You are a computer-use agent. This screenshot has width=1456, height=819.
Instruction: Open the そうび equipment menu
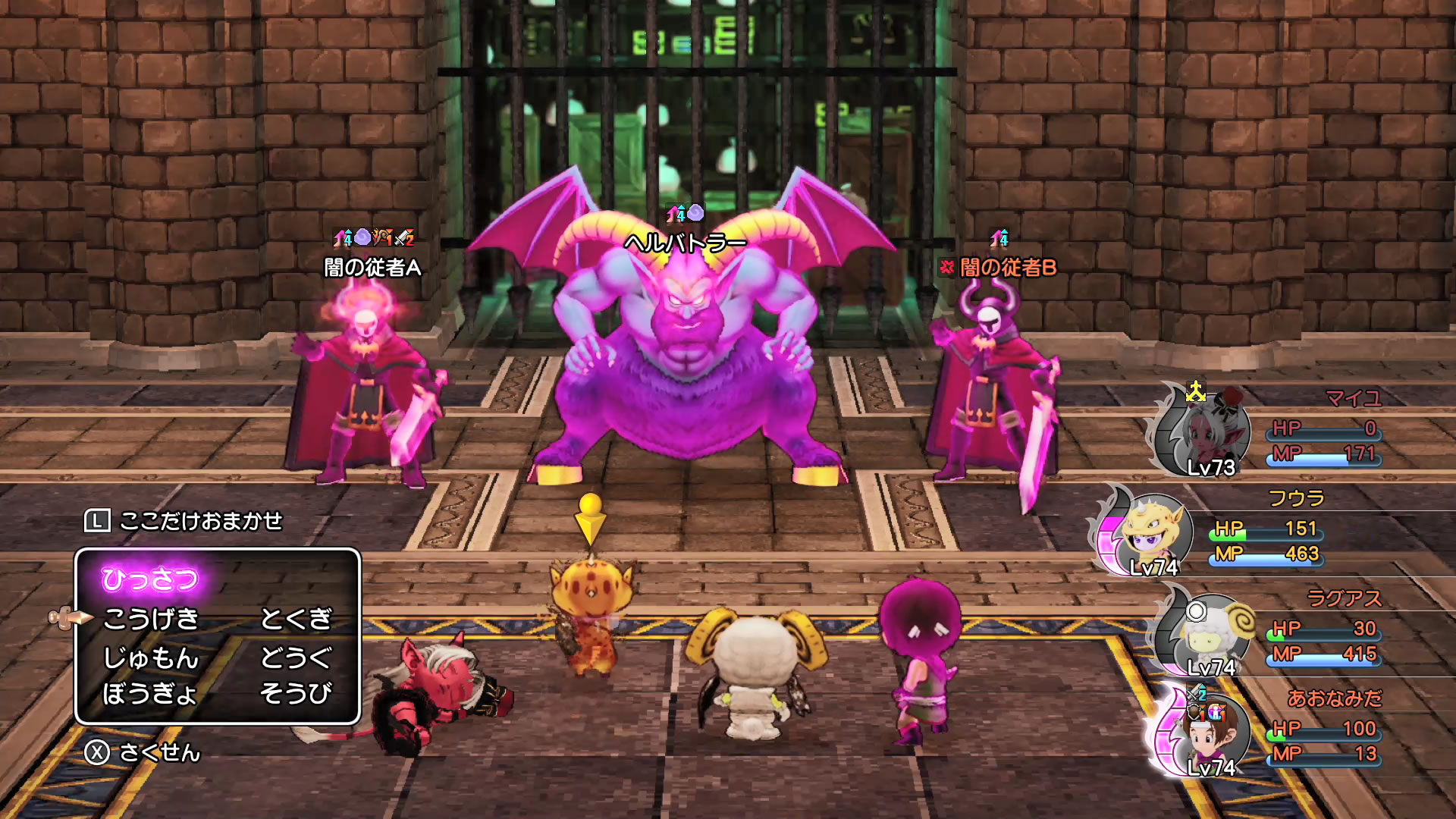[296, 693]
